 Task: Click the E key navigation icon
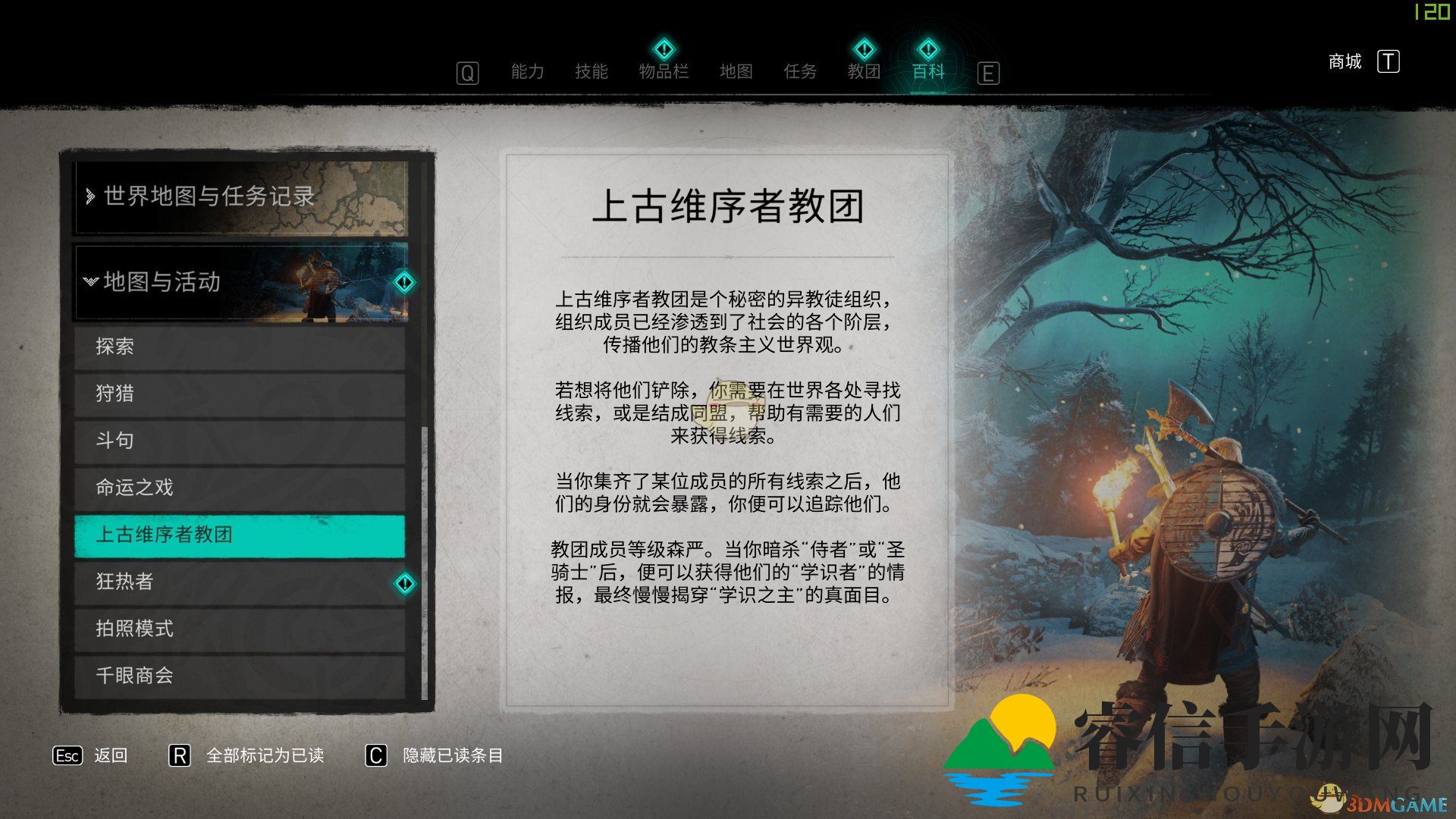tap(987, 74)
